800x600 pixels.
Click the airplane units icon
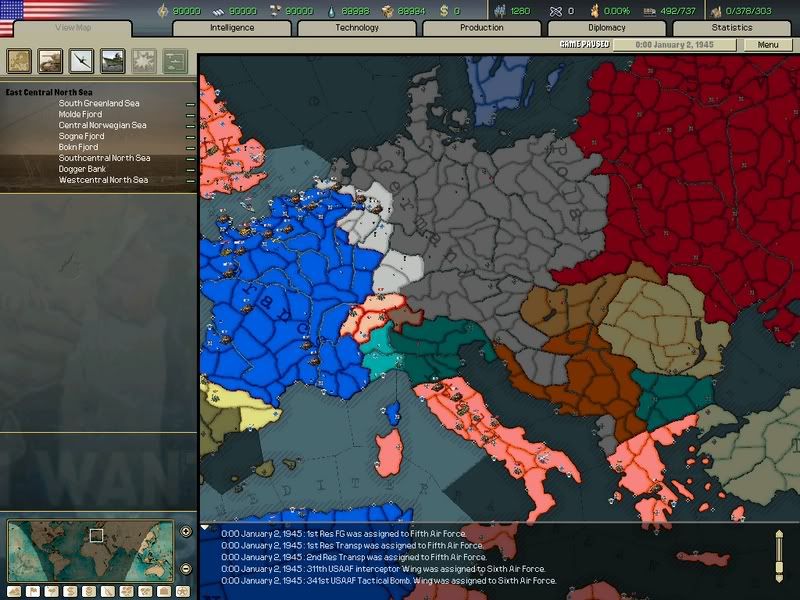pyautogui.click(x=82, y=61)
